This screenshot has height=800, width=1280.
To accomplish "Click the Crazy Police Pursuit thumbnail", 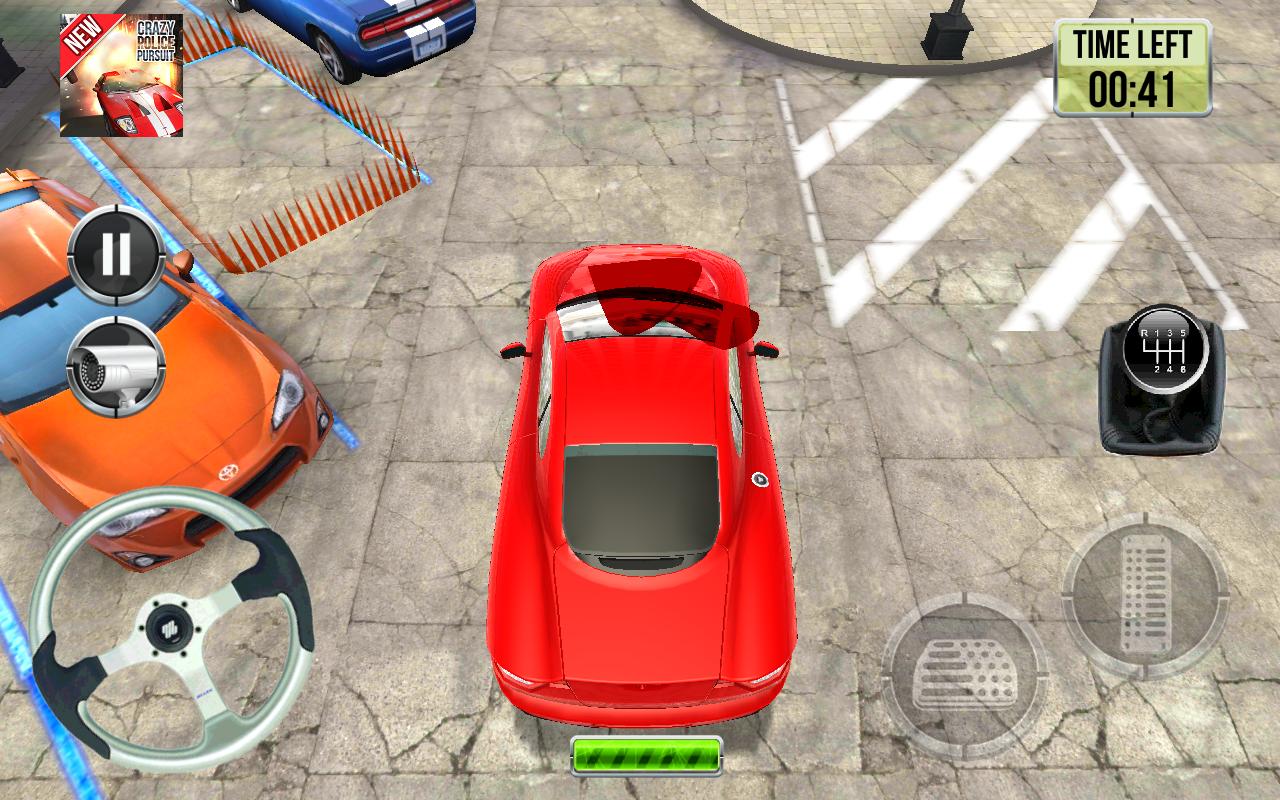I will pyautogui.click(x=123, y=75).
